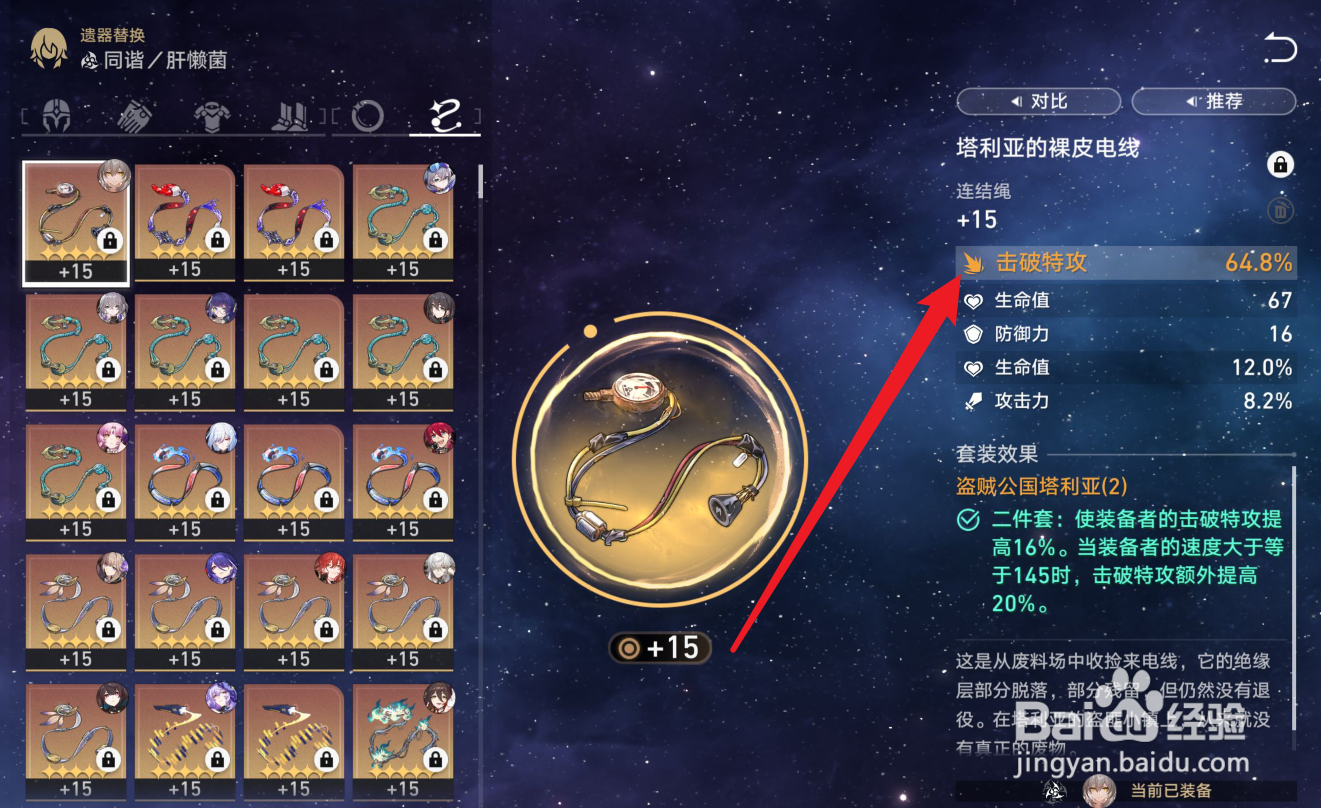Open the 套装效果 set bonus section
This screenshot has height=808, width=1321.
point(997,453)
